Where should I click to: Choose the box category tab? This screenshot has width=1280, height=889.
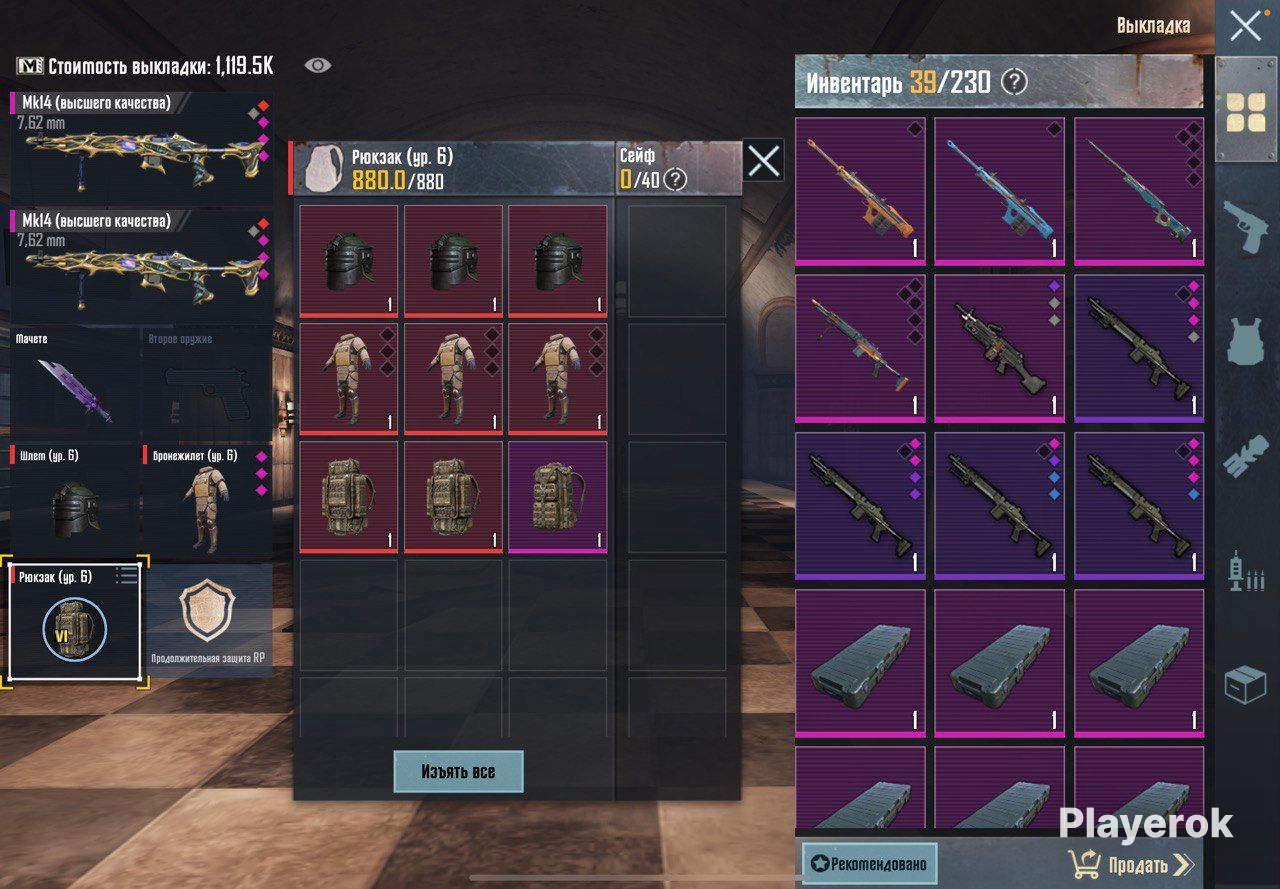pyautogui.click(x=1246, y=685)
